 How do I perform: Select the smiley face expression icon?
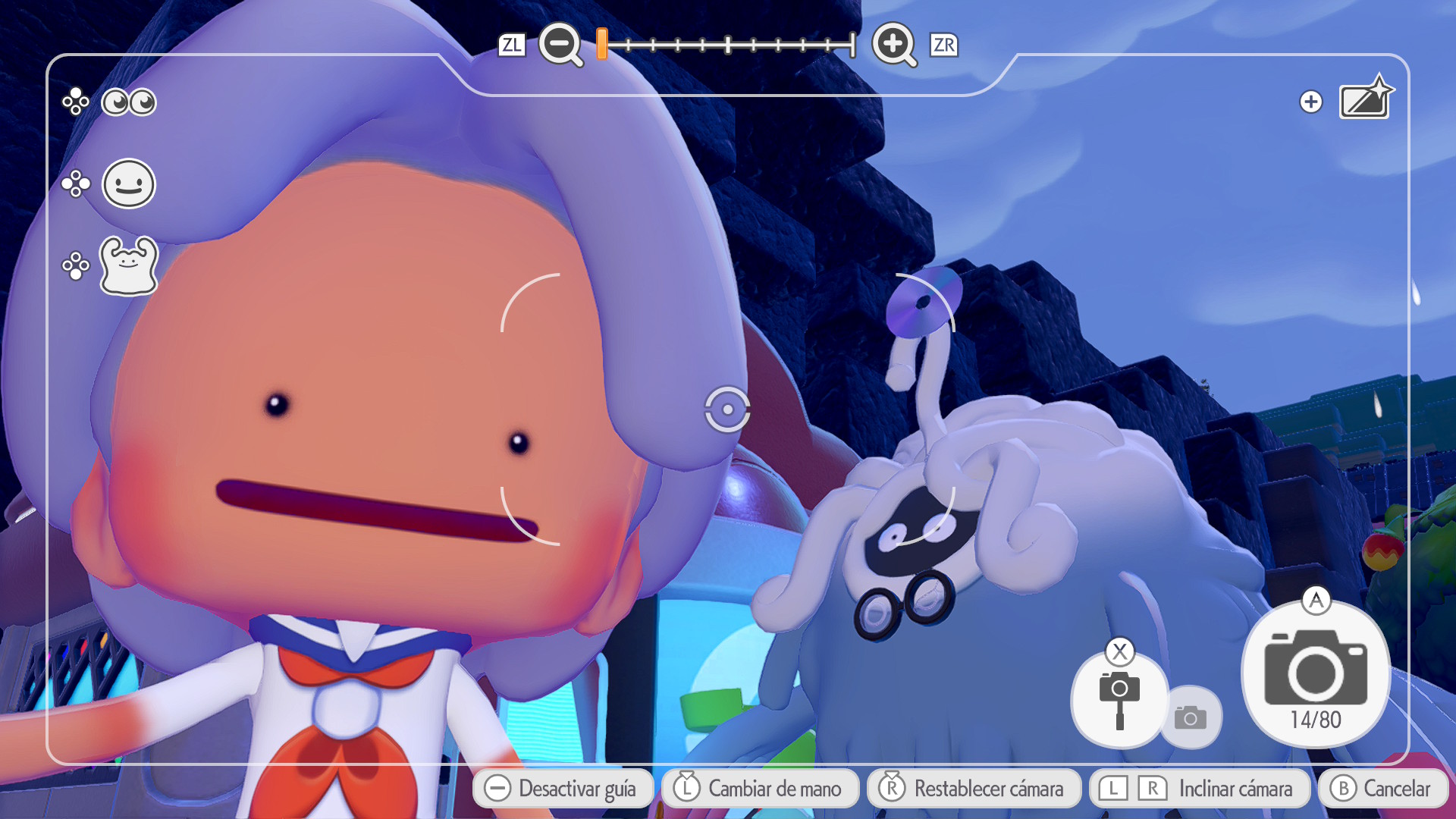pyautogui.click(x=127, y=184)
